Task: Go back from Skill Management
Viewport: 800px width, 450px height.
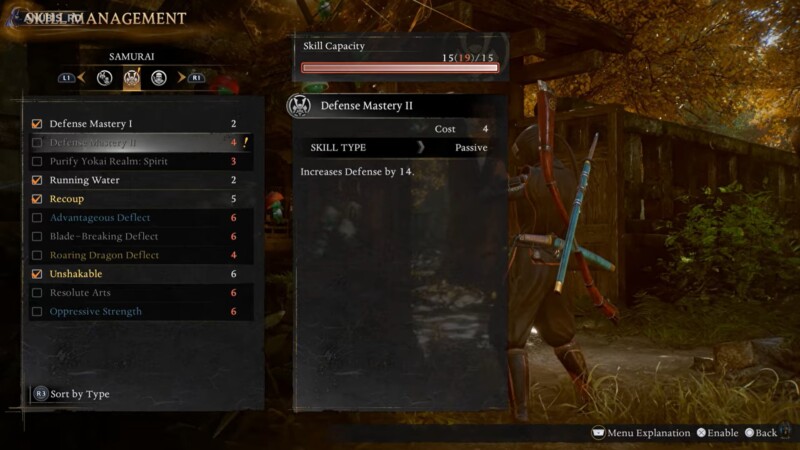Action: click(x=760, y=433)
